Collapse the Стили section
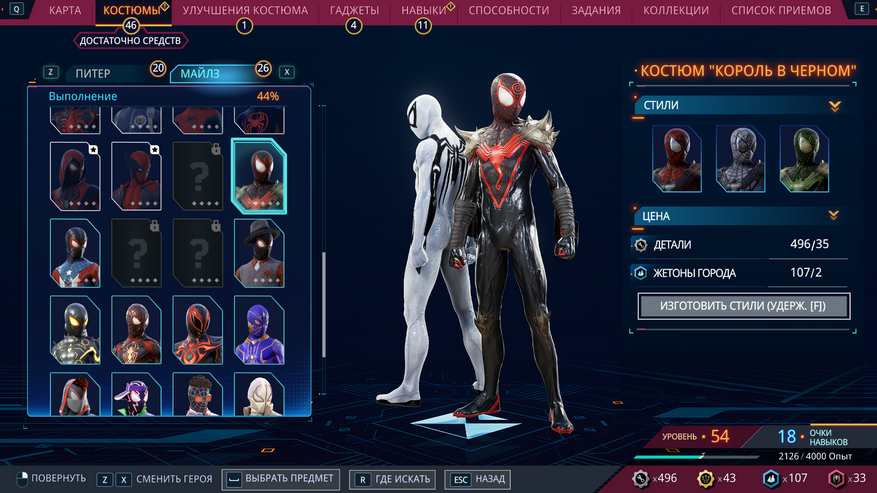The image size is (877, 493). pos(834,105)
